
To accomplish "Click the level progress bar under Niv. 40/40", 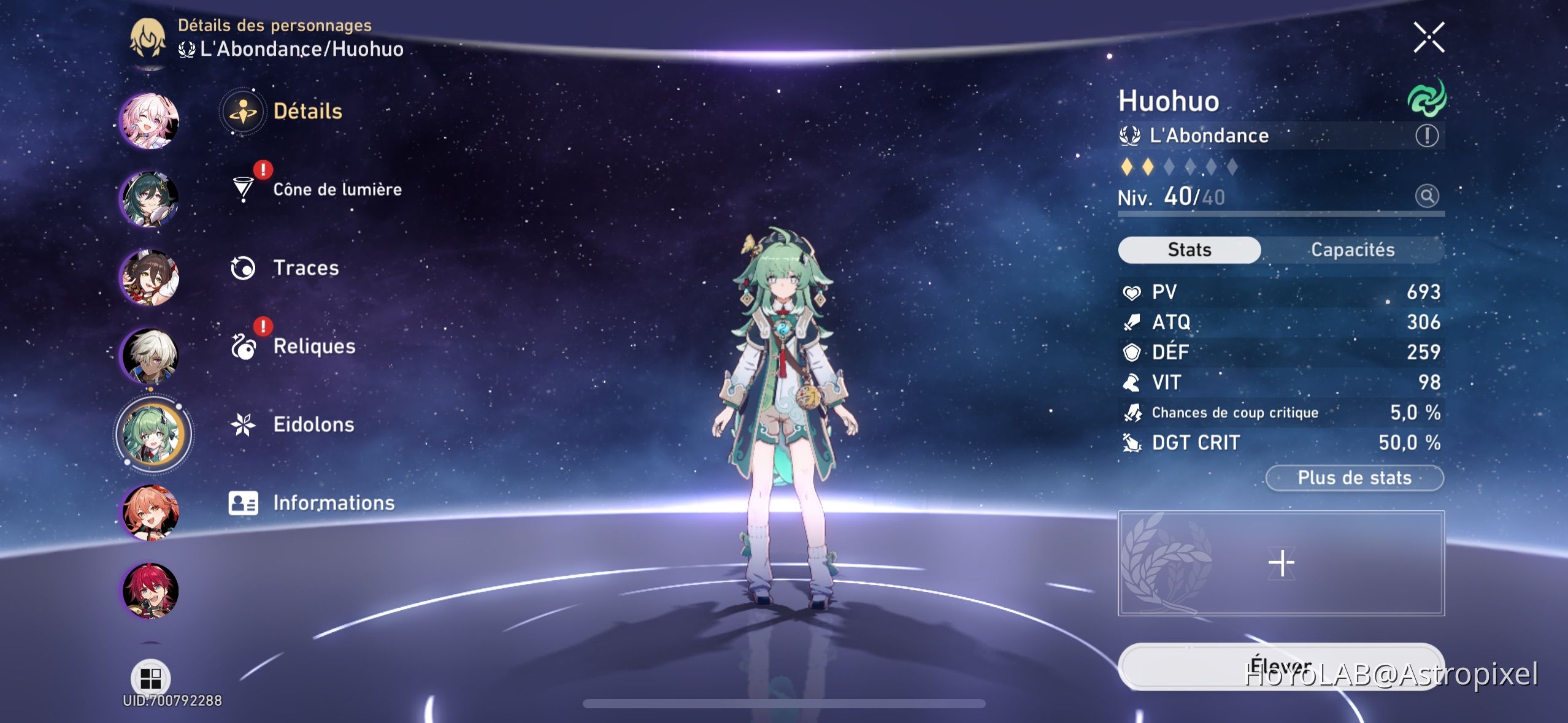I will 1282,214.
